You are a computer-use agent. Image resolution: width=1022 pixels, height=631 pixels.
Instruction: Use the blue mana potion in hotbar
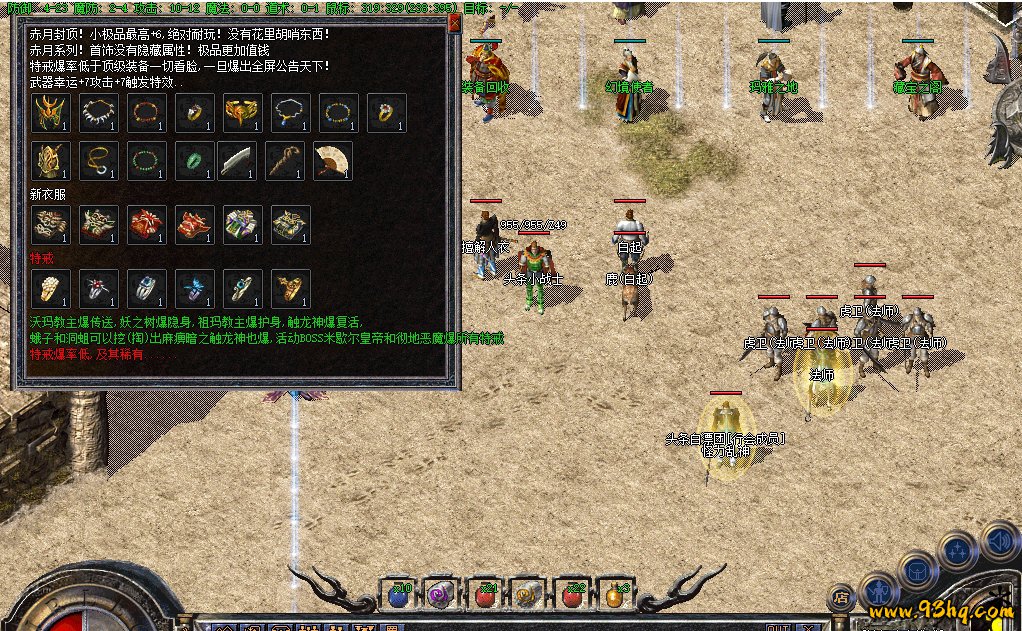[x=399, y=595]
